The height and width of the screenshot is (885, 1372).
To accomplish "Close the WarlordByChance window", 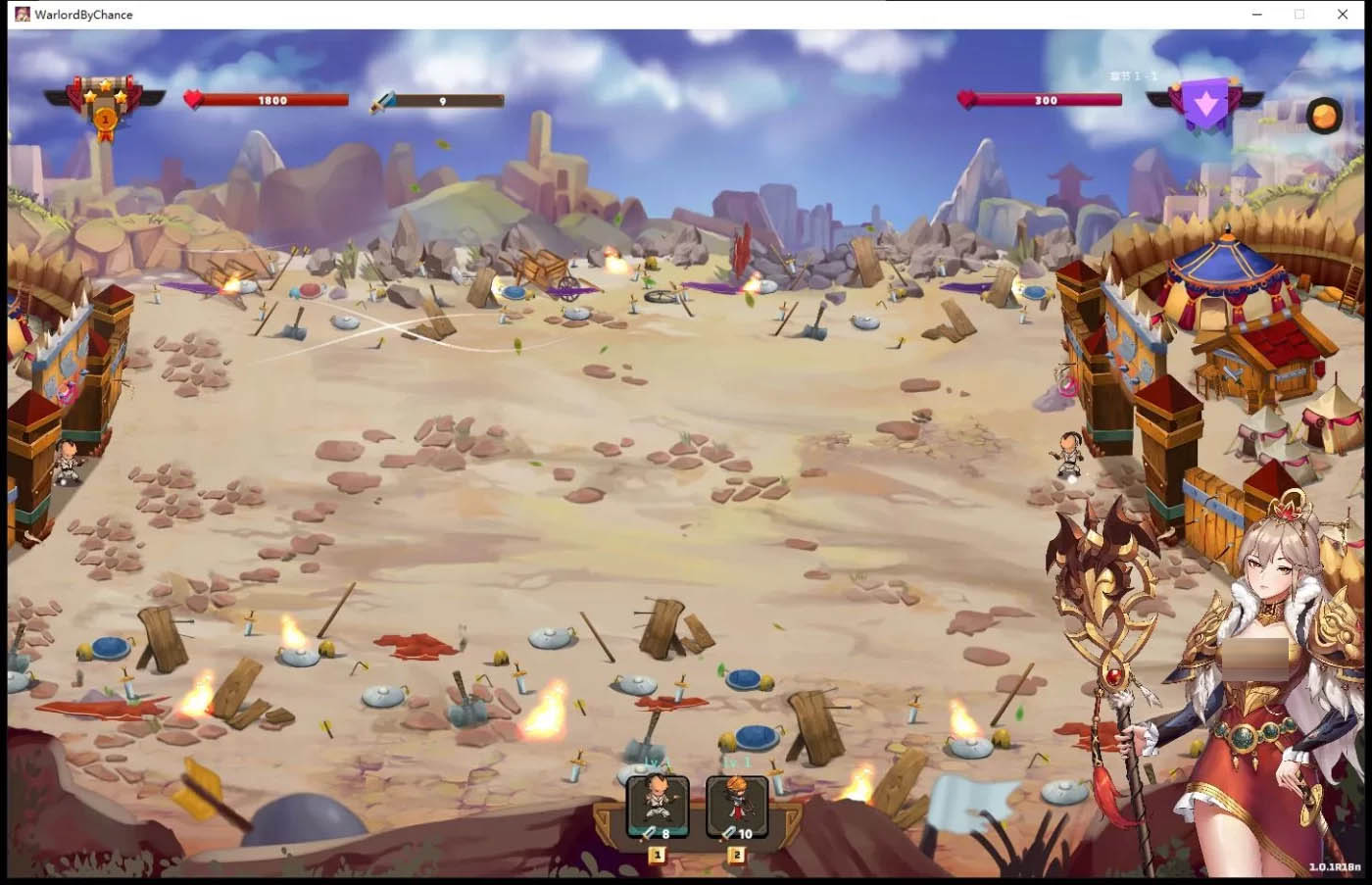I will click(1343, 14).
